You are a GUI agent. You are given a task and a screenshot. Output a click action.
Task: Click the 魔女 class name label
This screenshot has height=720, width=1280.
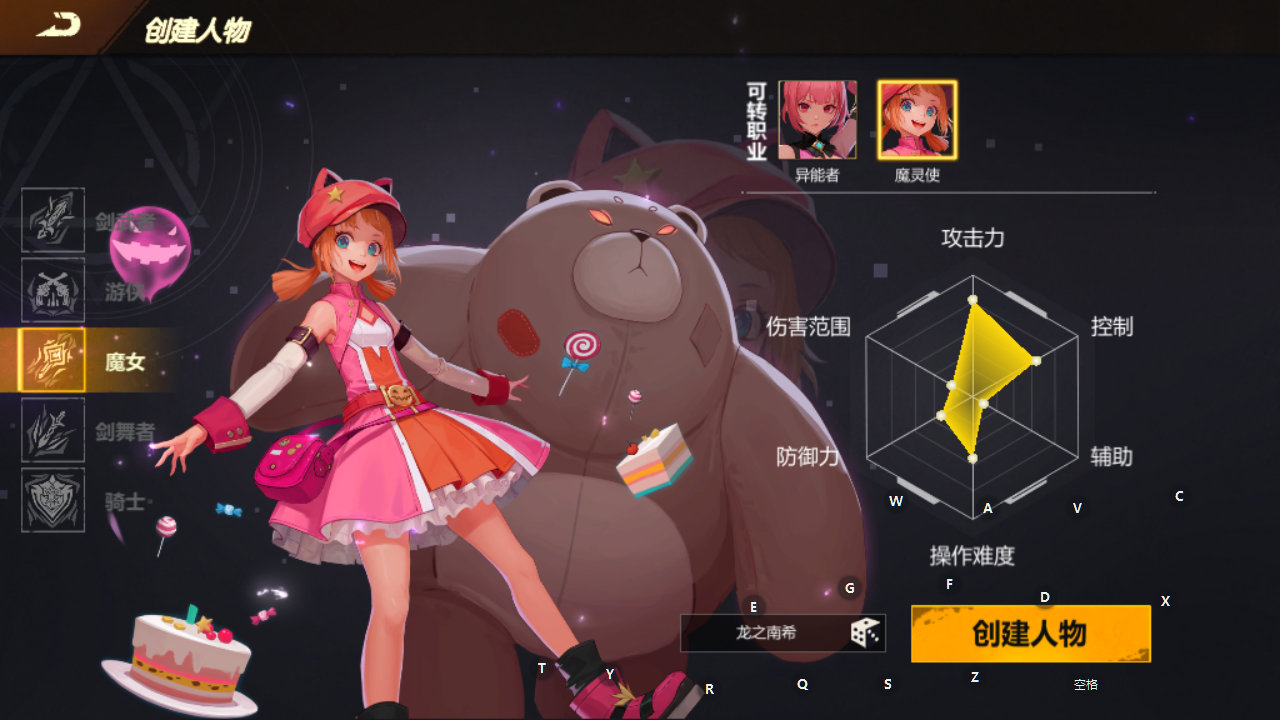(x=124, y=363)
